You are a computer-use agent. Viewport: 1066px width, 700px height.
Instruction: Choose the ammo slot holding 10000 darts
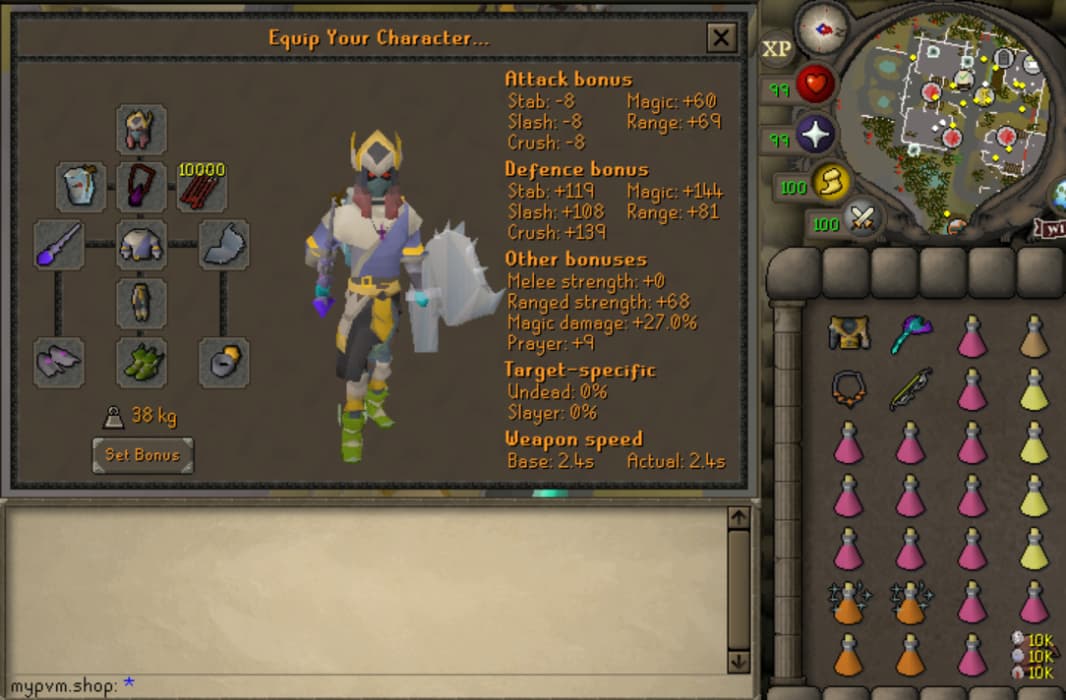[201, 187]
